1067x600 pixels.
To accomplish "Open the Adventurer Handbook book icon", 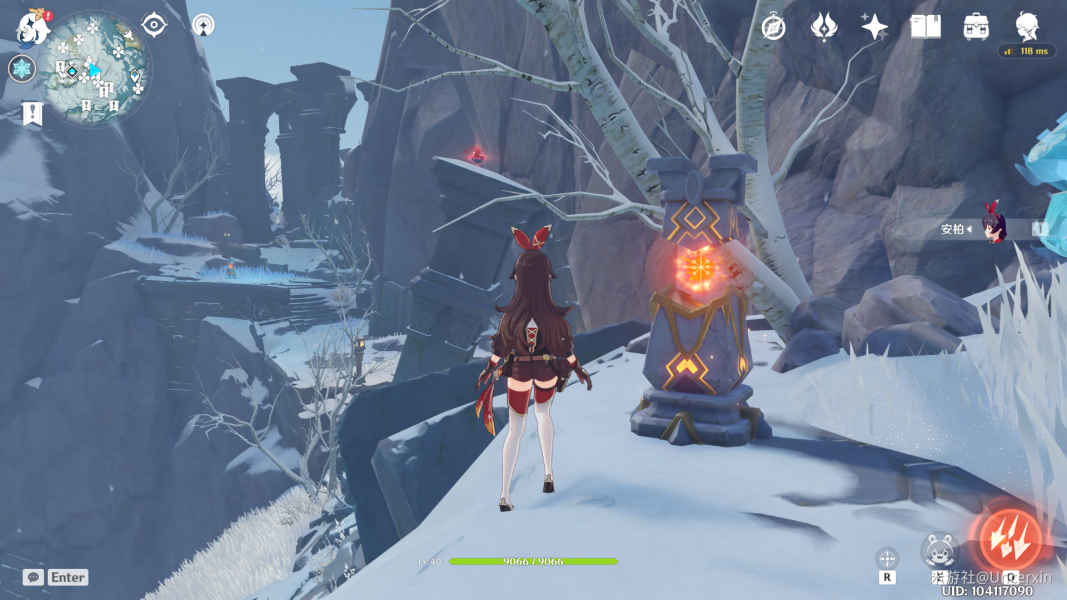I will [925, 27].
